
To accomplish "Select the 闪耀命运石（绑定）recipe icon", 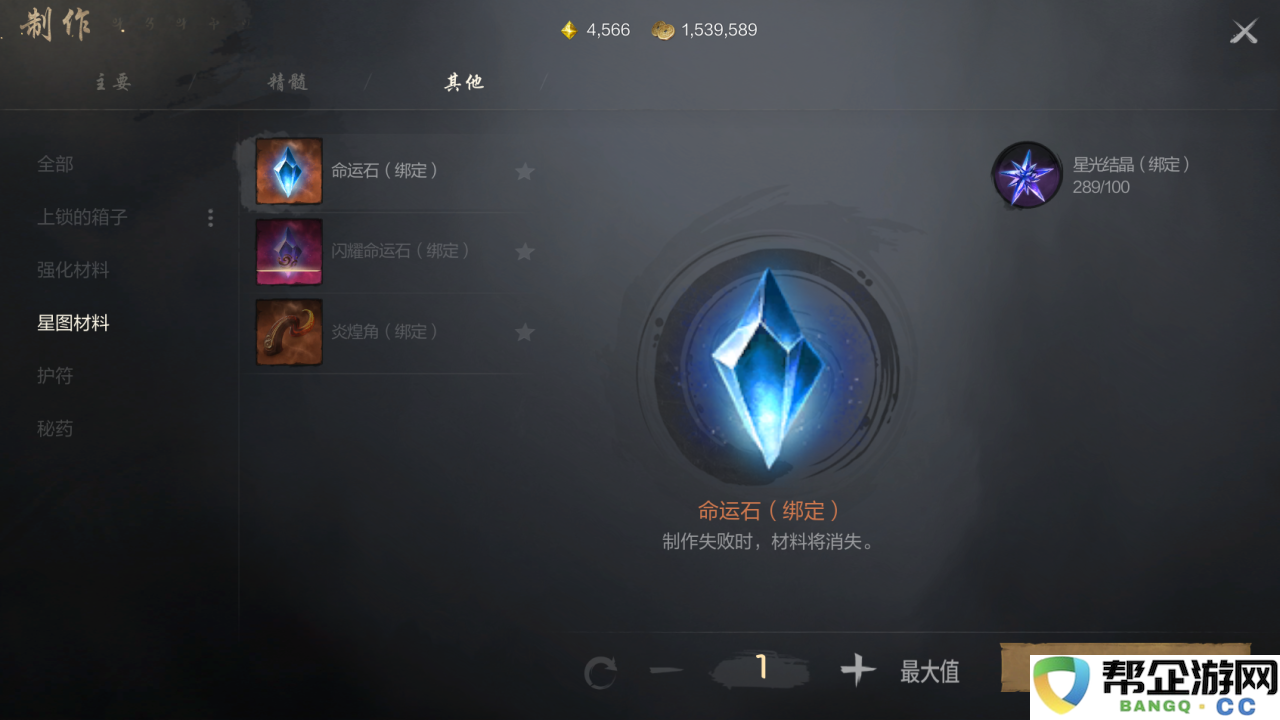I will click(x=288, y=251).
